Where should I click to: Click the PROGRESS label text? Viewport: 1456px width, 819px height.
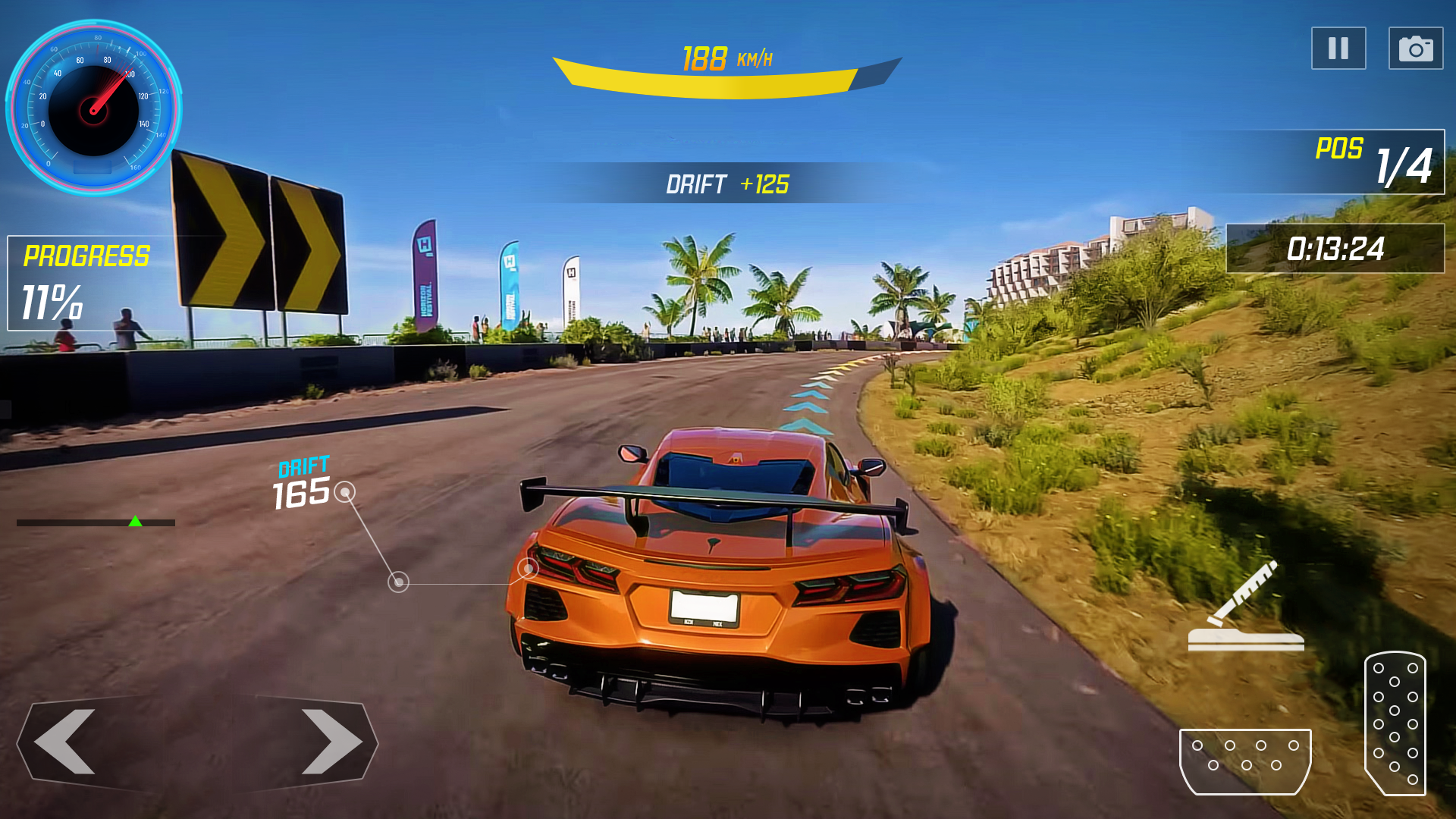click(x=86, y=255)
